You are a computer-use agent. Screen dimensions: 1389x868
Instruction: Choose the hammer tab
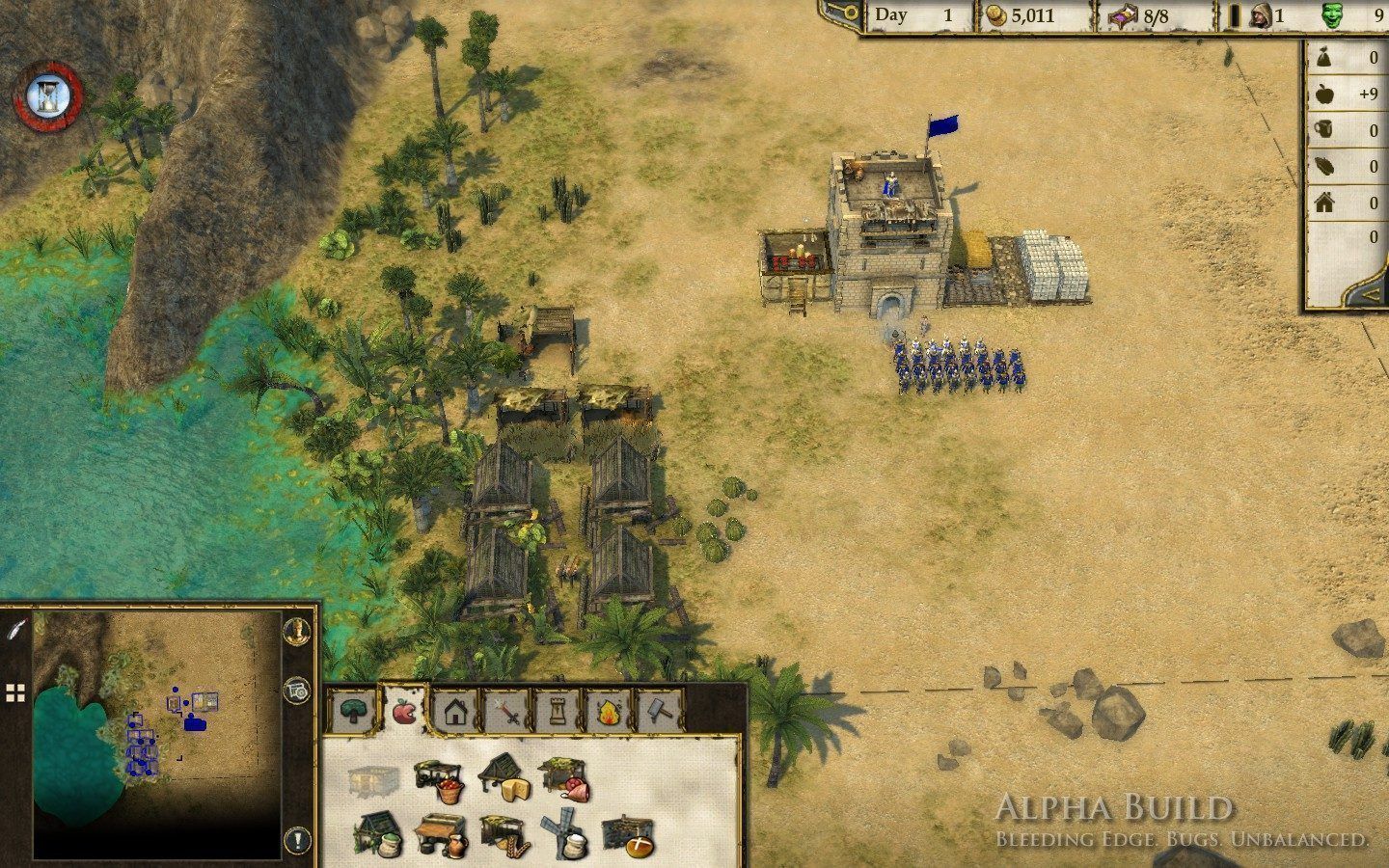point(661,714)
